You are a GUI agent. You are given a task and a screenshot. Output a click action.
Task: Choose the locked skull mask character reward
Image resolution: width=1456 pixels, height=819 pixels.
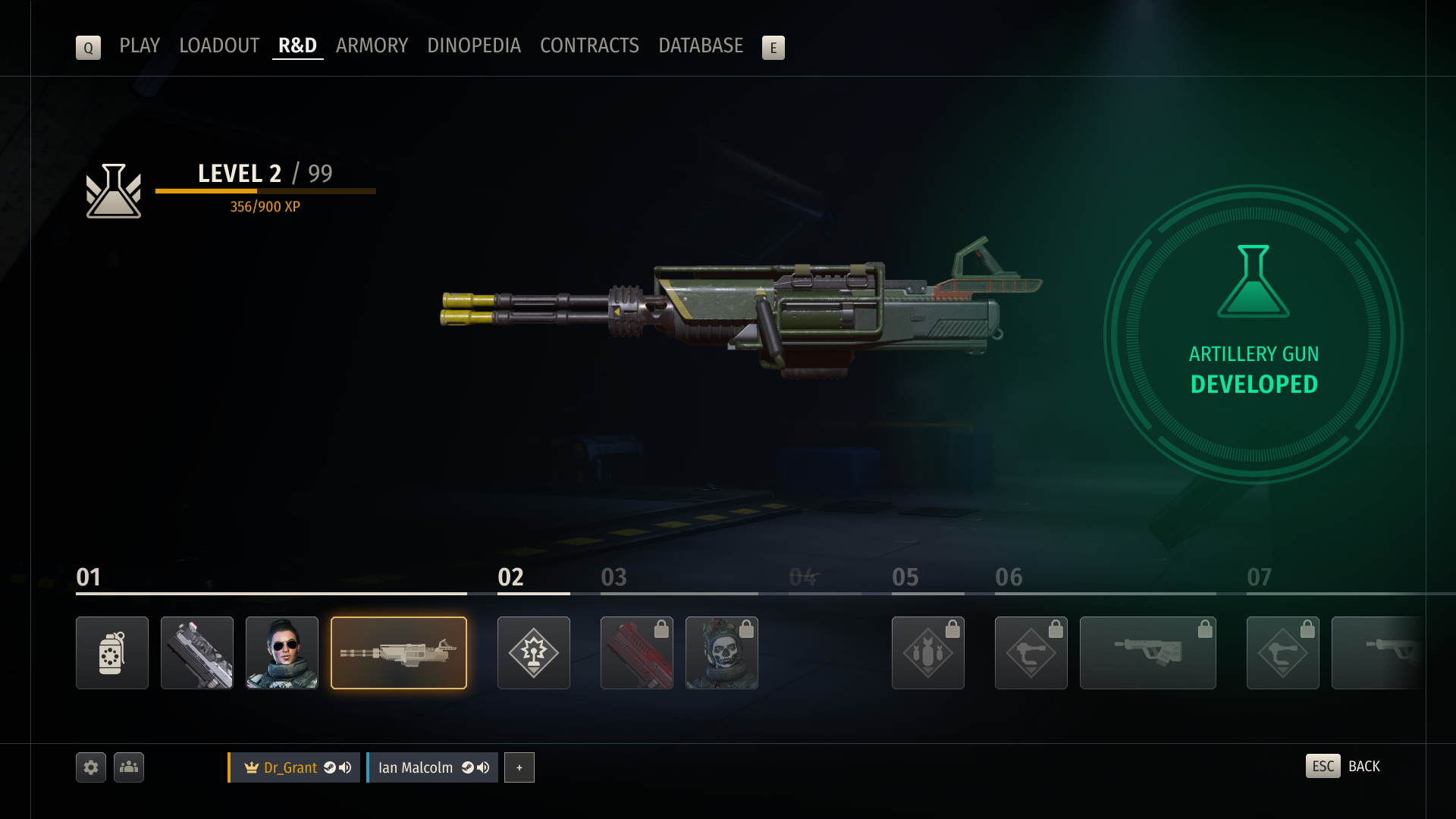(722, 653)
